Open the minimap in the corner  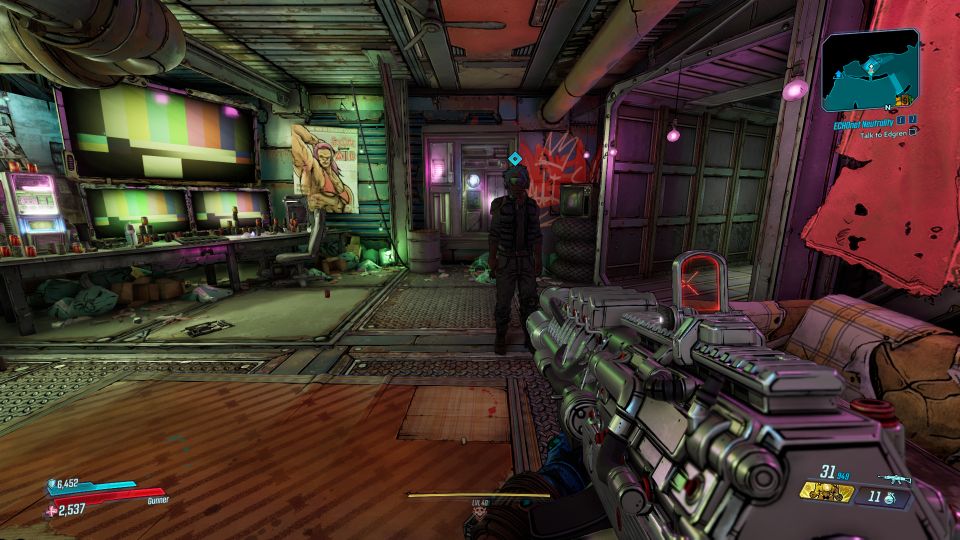click(x=870, y=69)
